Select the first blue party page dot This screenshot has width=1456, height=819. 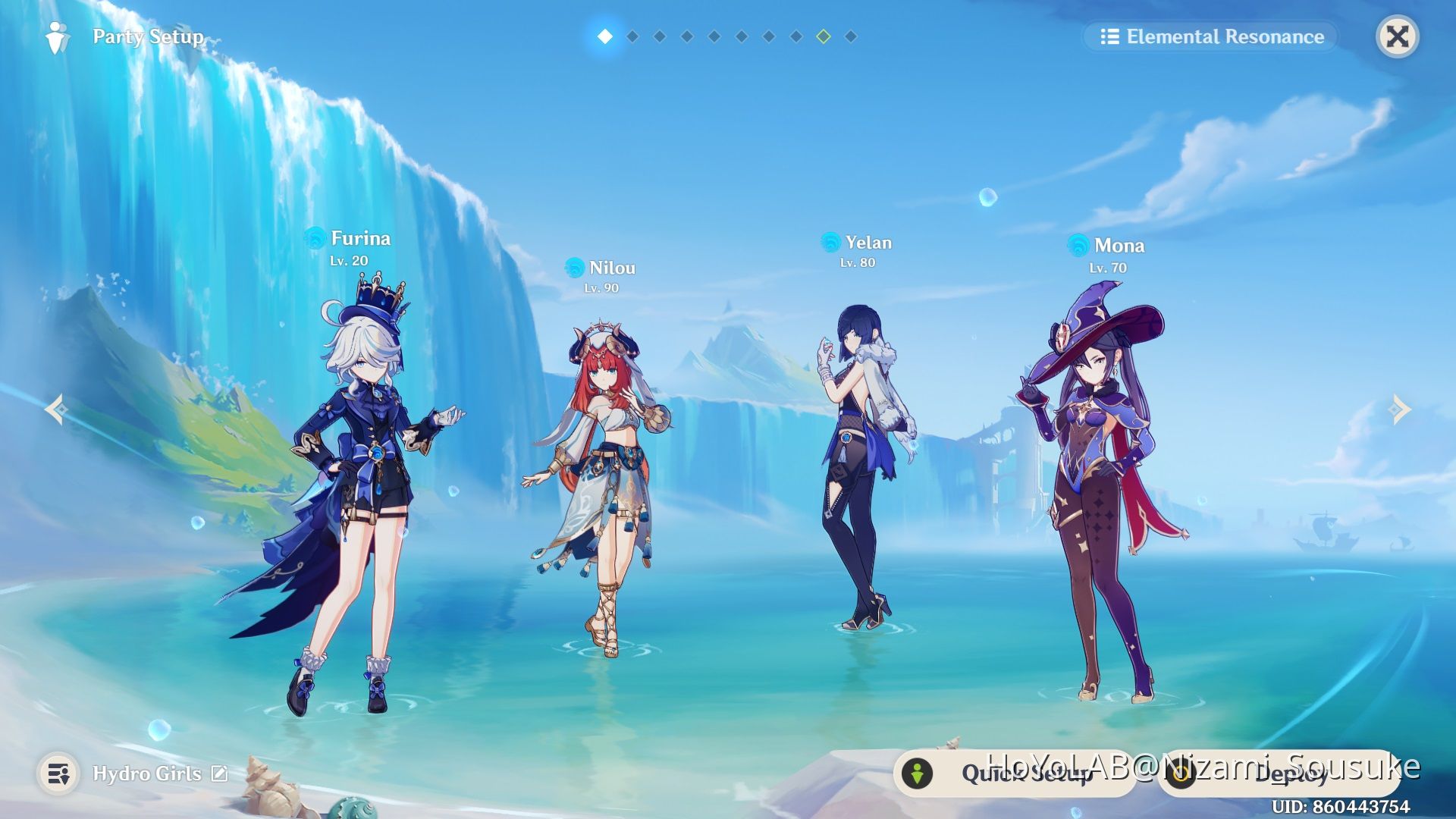click(604, 34)
